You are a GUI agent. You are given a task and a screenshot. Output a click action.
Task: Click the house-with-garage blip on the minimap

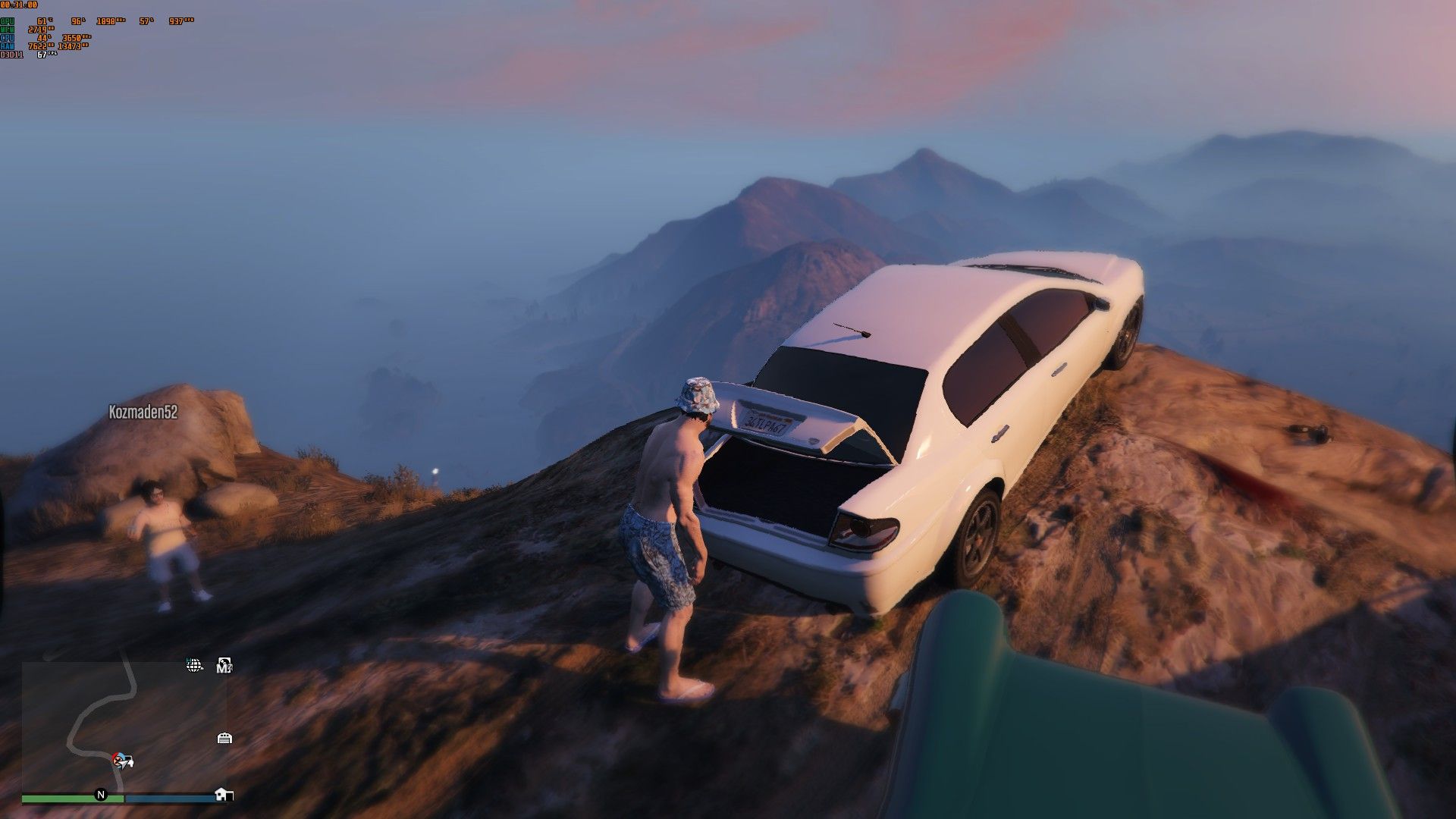coord(224,794)
